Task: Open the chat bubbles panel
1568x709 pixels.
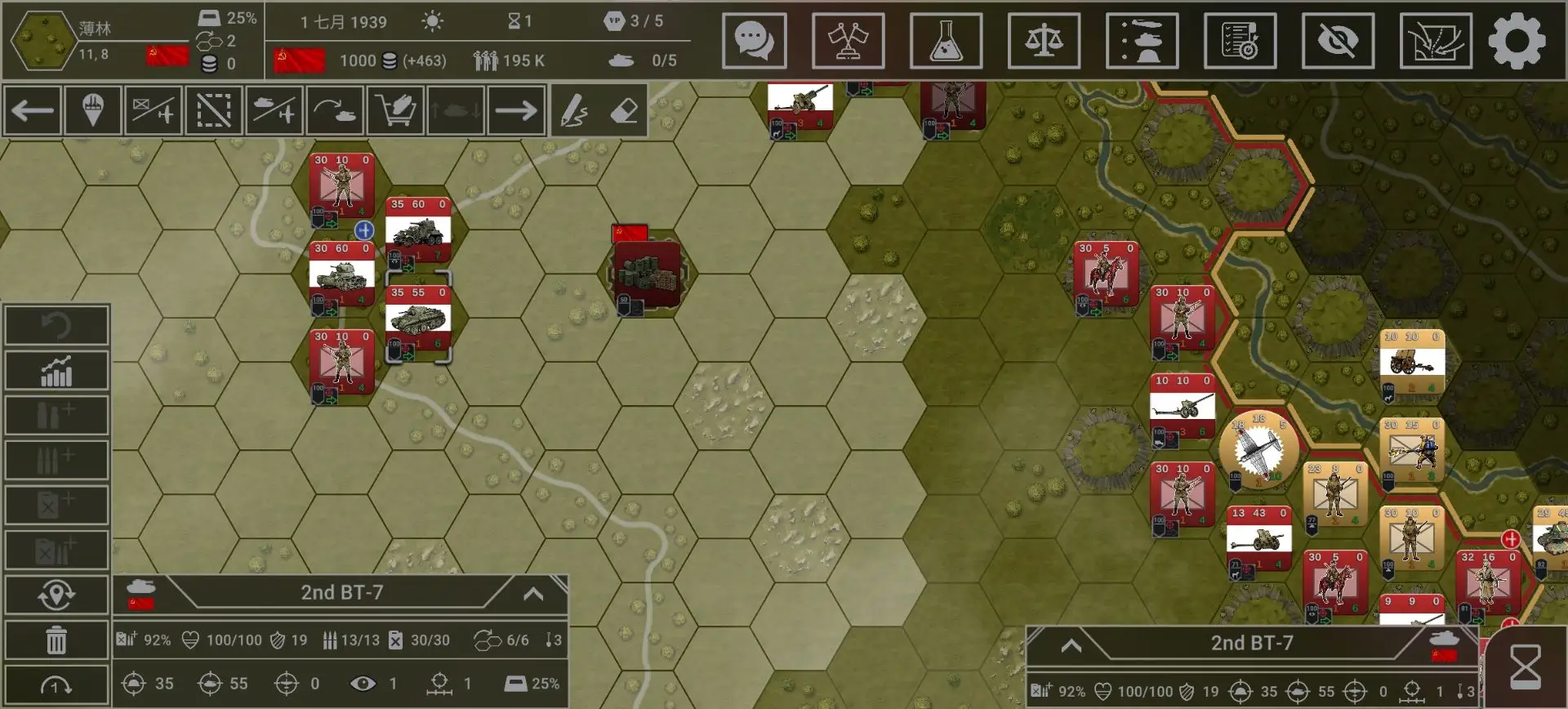Action: (x=754, y=40)
